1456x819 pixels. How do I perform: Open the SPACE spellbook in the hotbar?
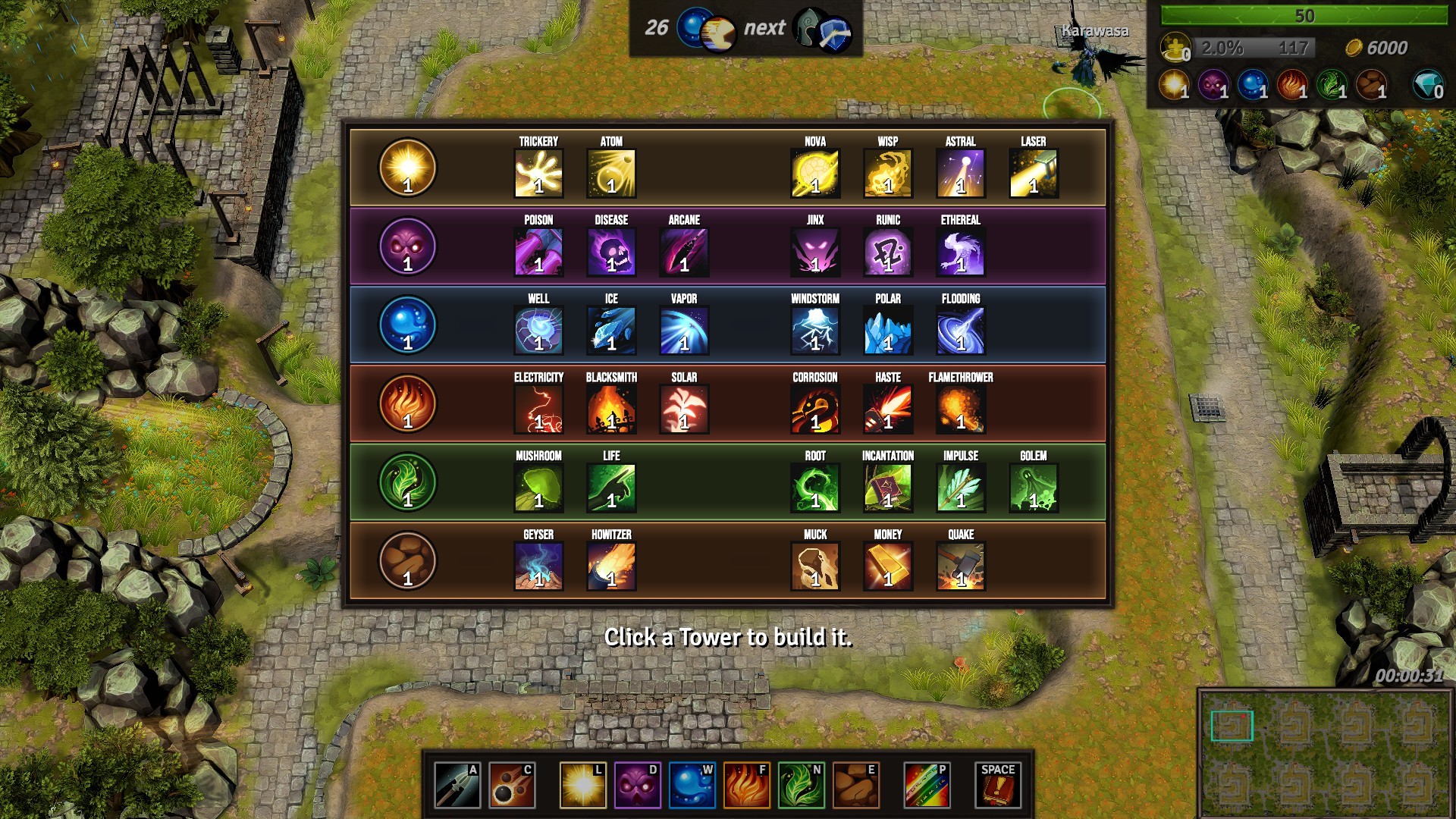998,785
